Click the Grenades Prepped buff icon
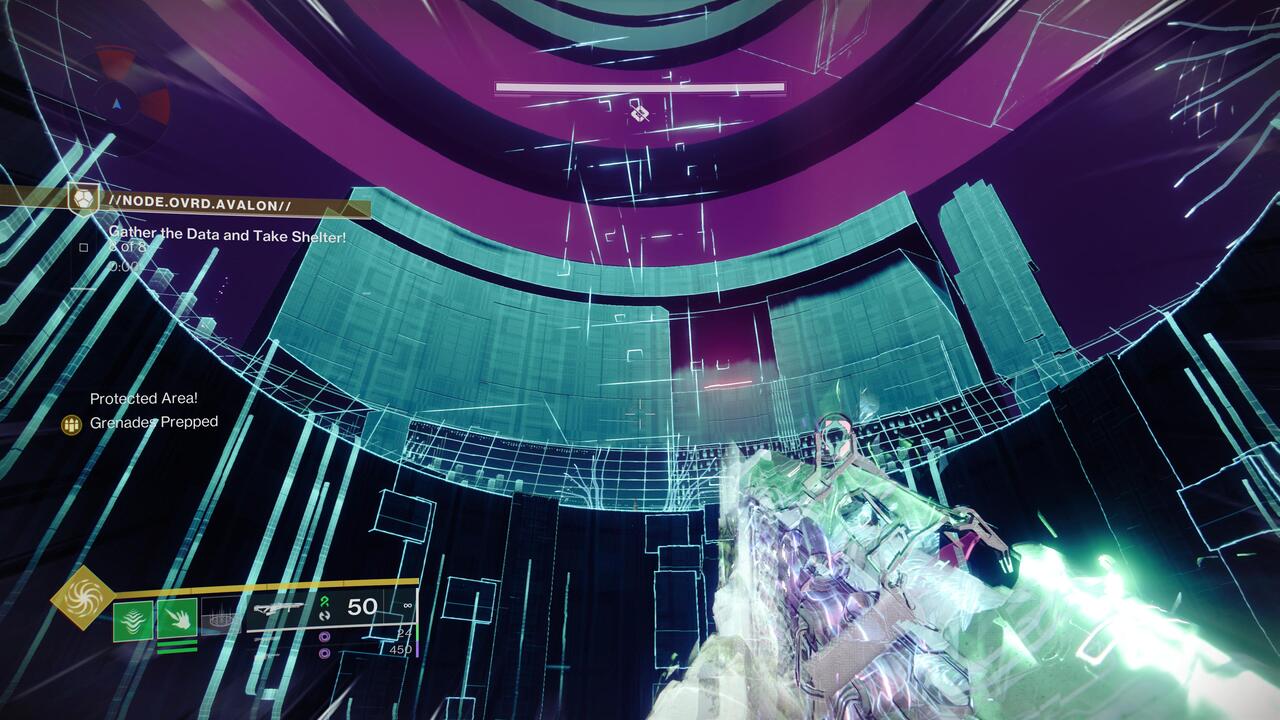Viewport: 1280px width, 720px height. (x=70, y=423)
